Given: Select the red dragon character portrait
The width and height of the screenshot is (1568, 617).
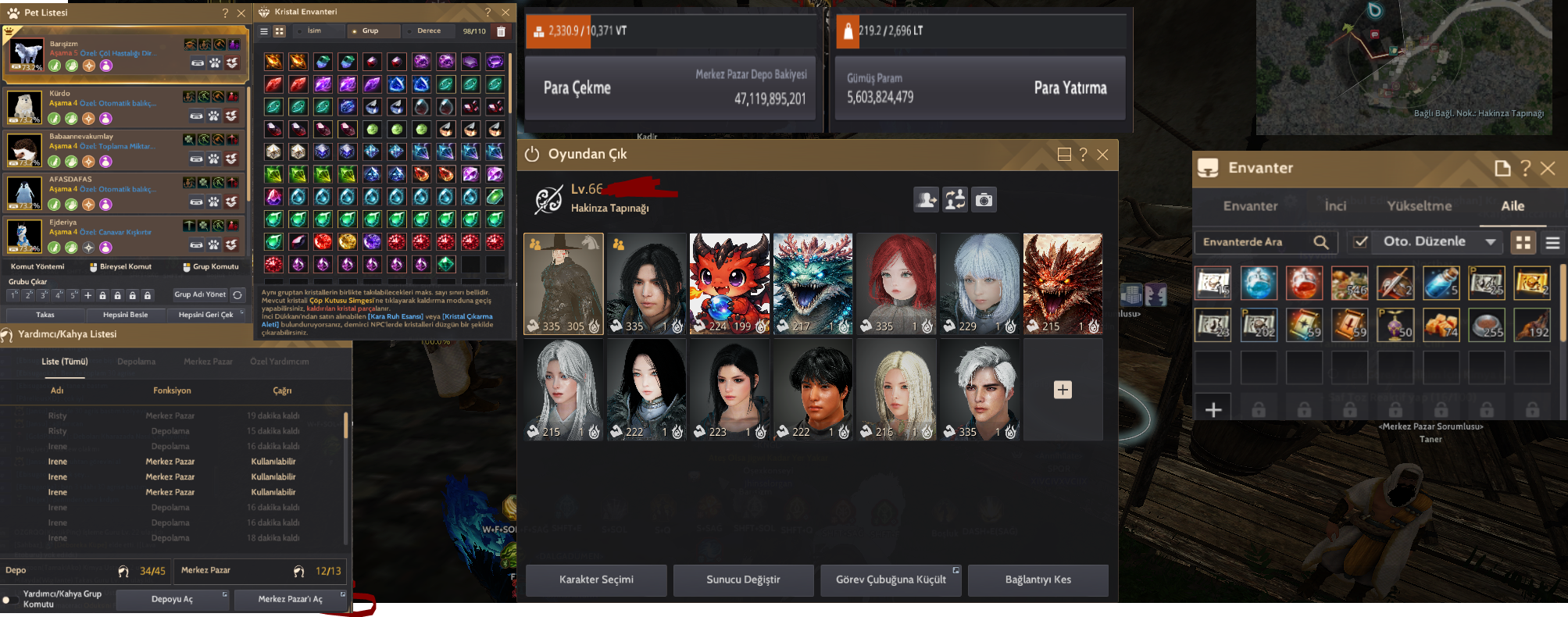Looking at the screenshot, I should [x=727, y=283].
